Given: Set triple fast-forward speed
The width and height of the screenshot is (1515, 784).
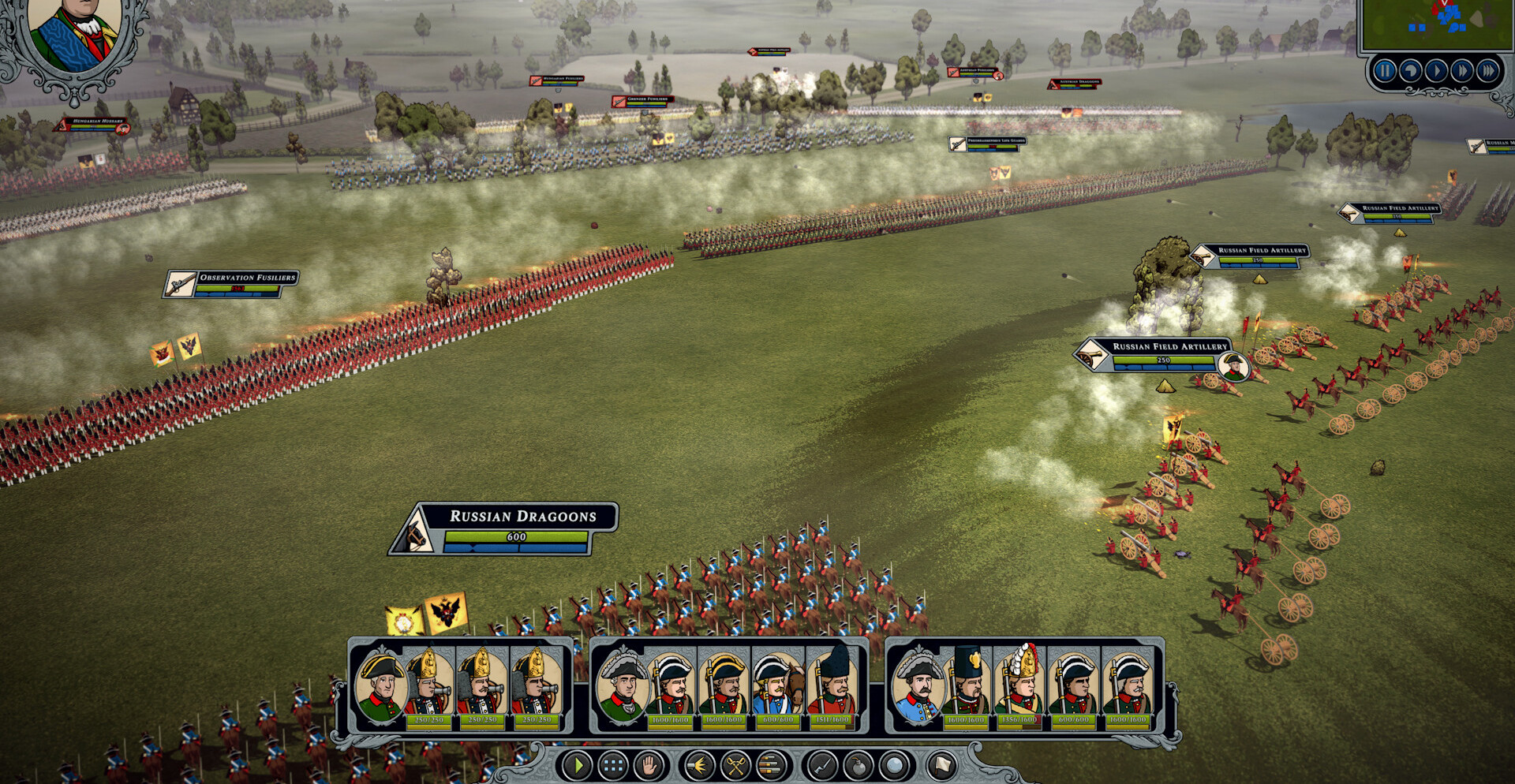Looking at the screenshot, I should tap(1488, 71).
